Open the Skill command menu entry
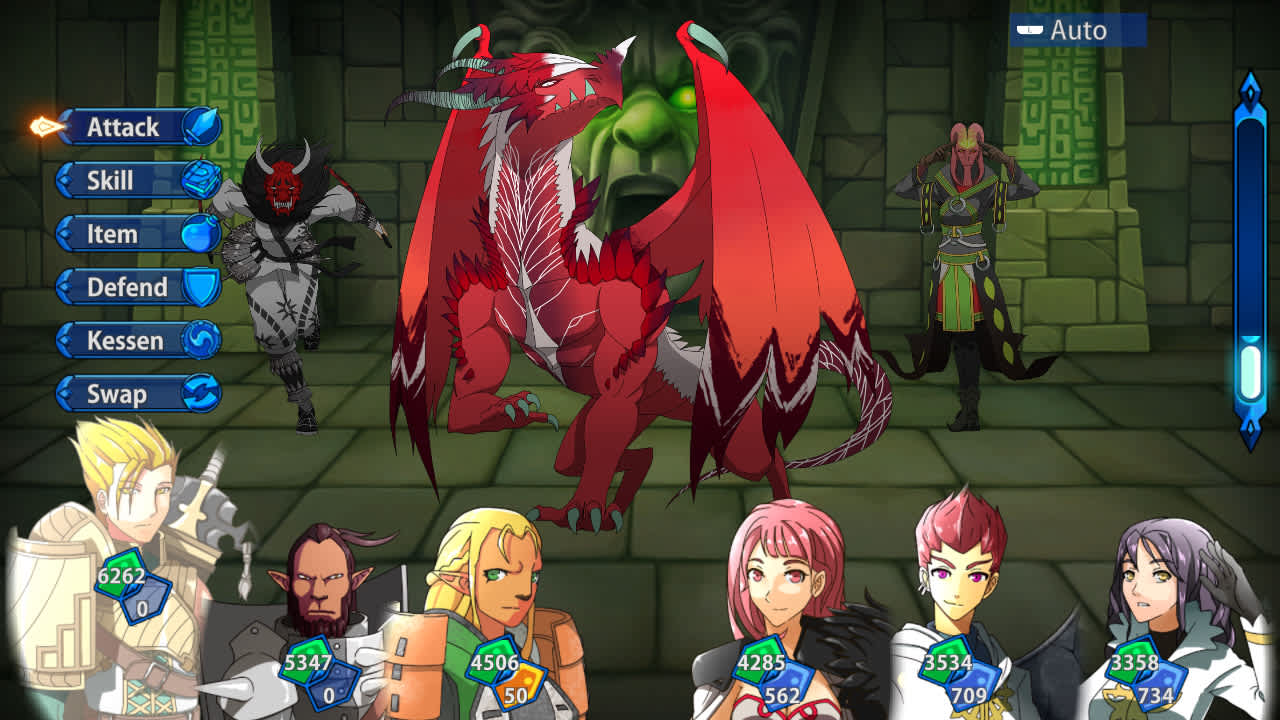1280x720 pixels. point(110,181)
